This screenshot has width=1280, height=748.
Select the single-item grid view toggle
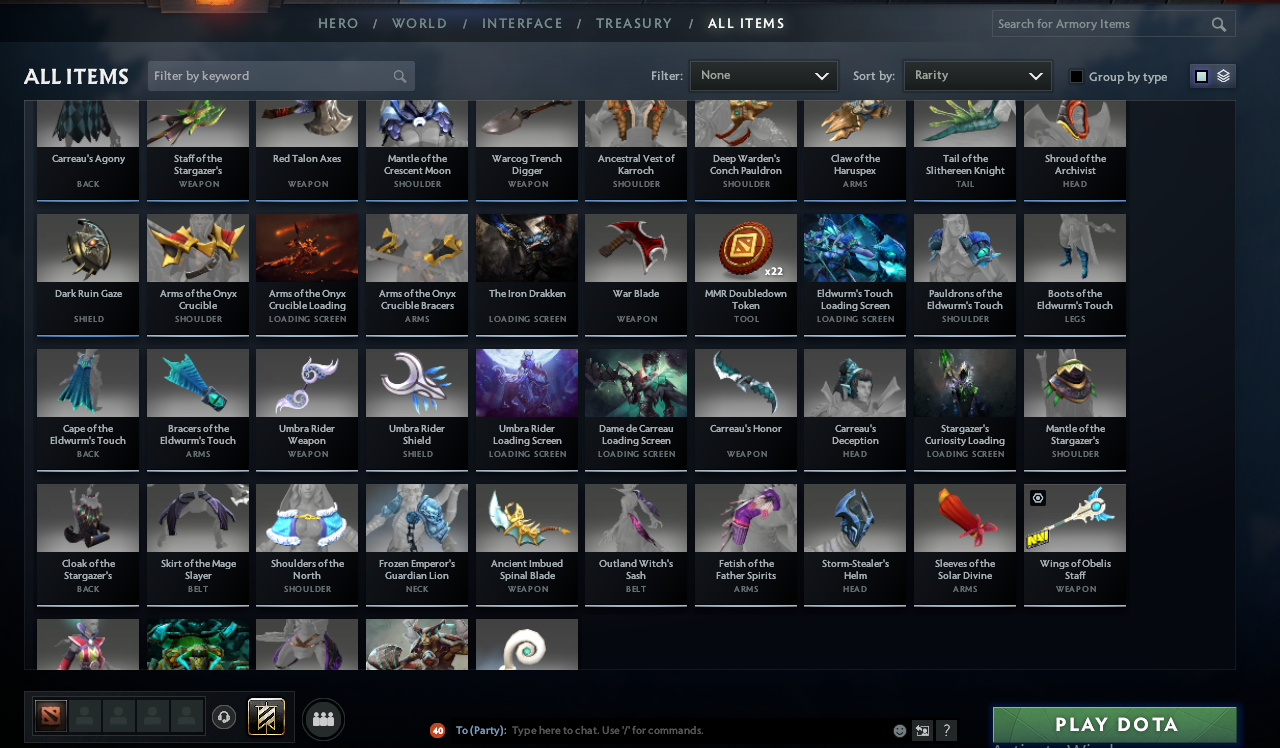[x=1199, y=75]
